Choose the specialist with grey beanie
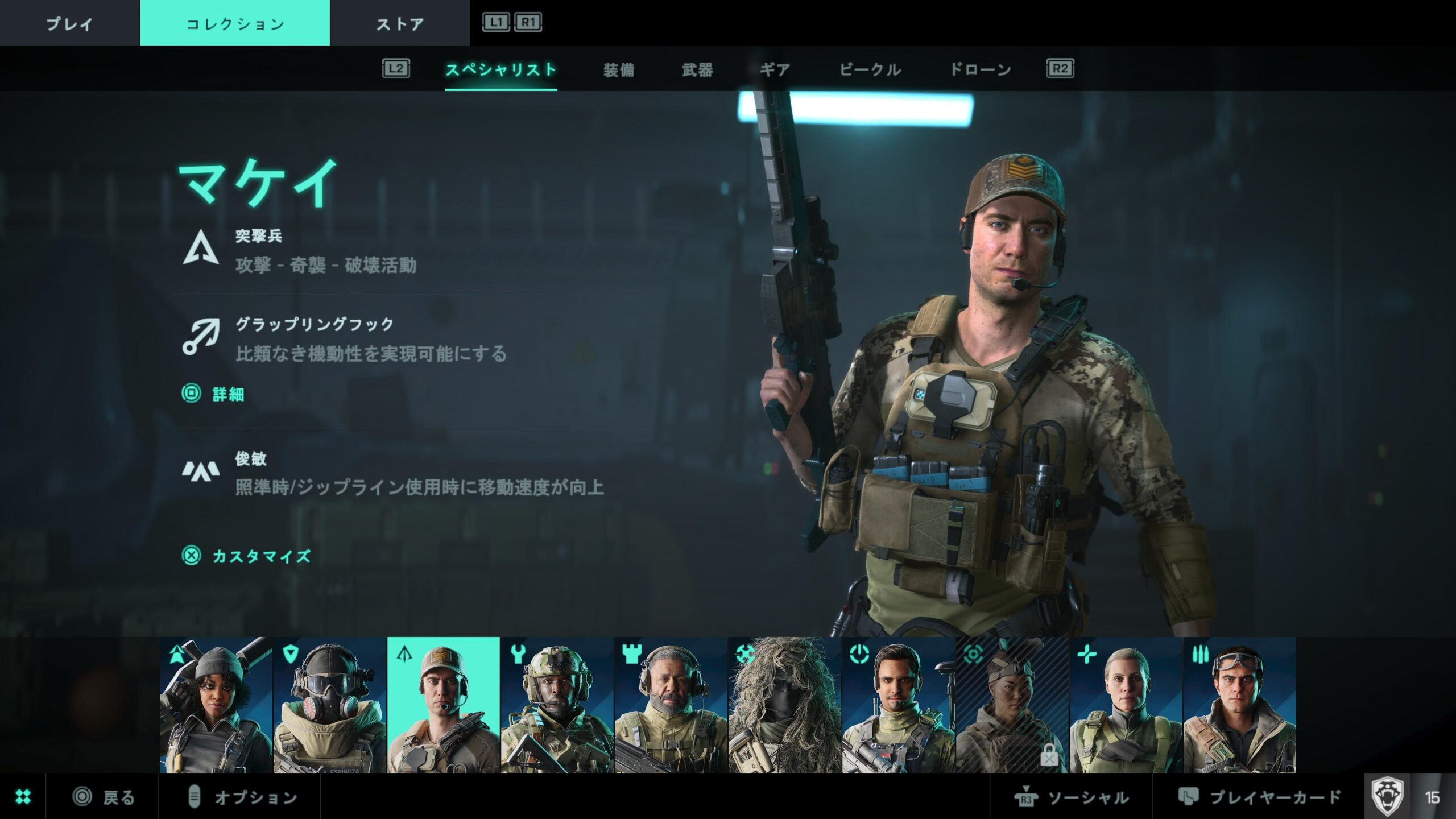The height and width of the screenshot is (819, 1456). (x=216, y=705)
